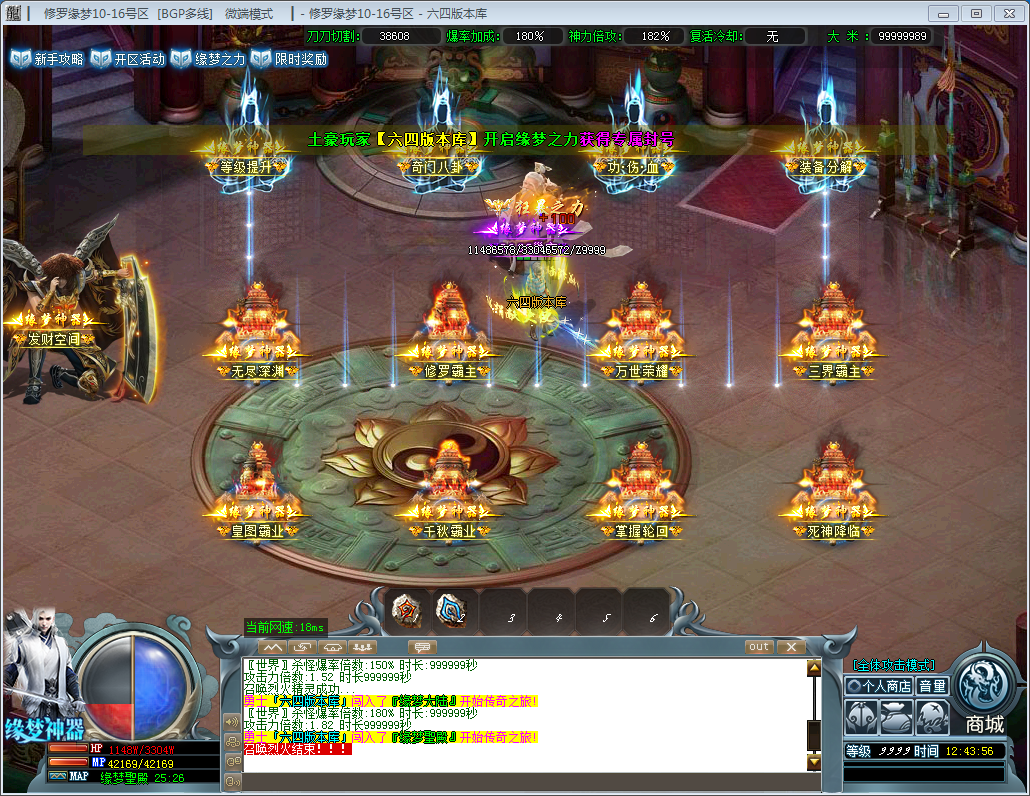Switch the 全体攻击模式 attack mode
Viewport: 1030px width, 796px height.
point(893,665)
